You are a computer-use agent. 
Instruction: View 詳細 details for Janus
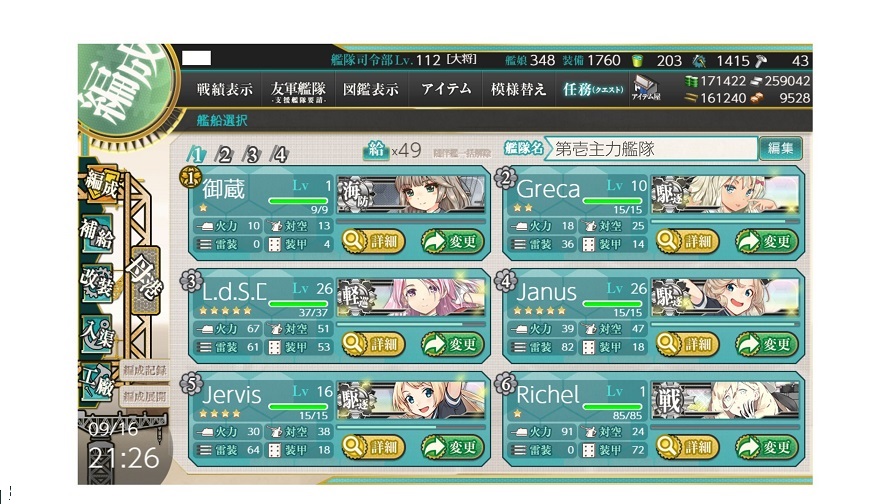coord(685,343)
